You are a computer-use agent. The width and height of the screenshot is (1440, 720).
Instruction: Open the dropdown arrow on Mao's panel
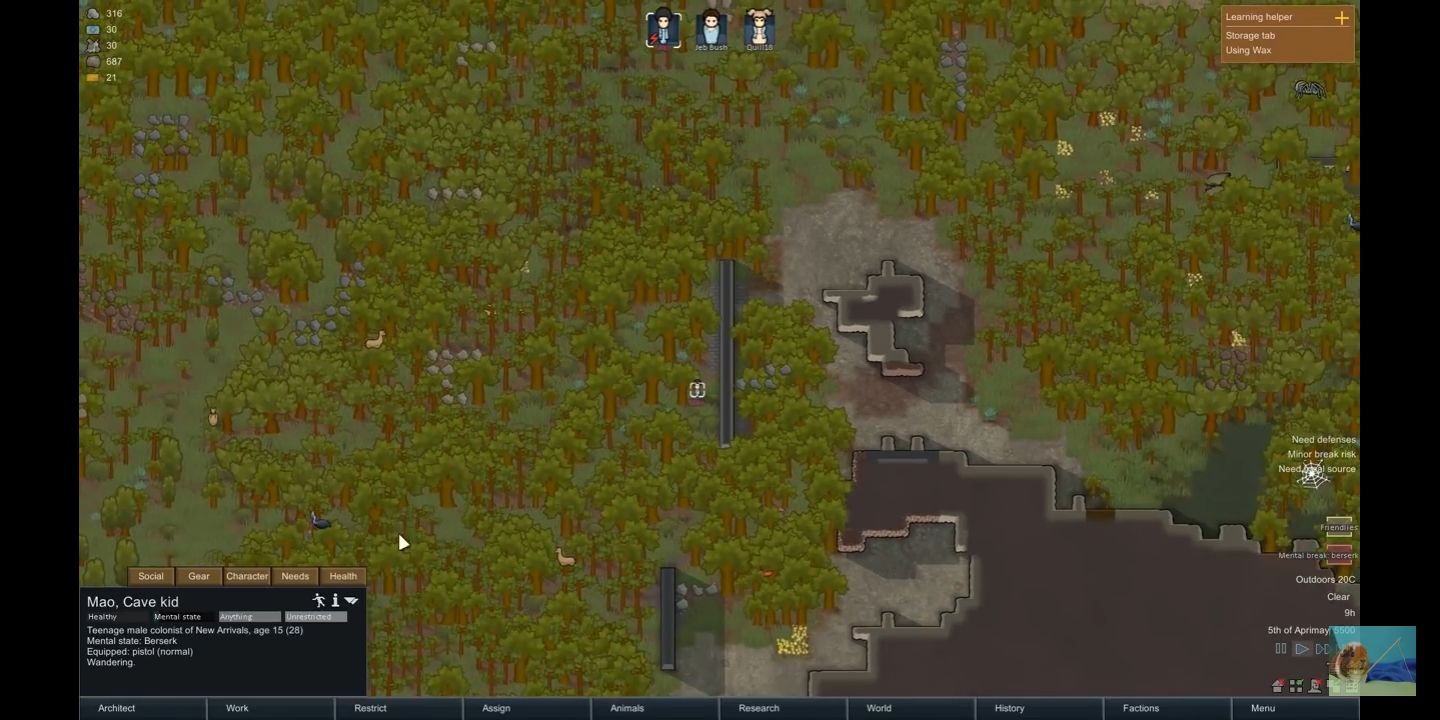tap(351, 599)
